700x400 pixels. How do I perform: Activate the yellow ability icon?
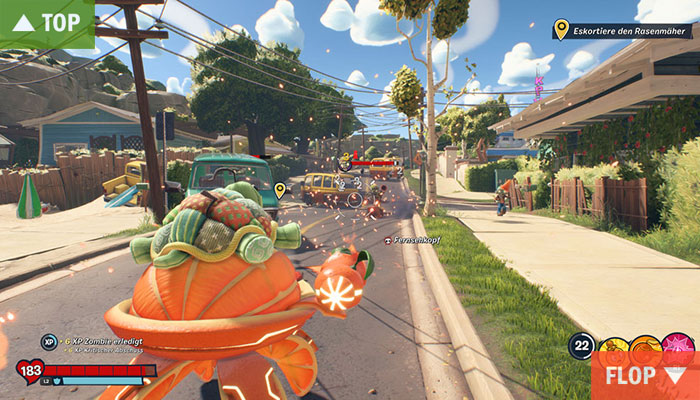click(x=613, y=343)
